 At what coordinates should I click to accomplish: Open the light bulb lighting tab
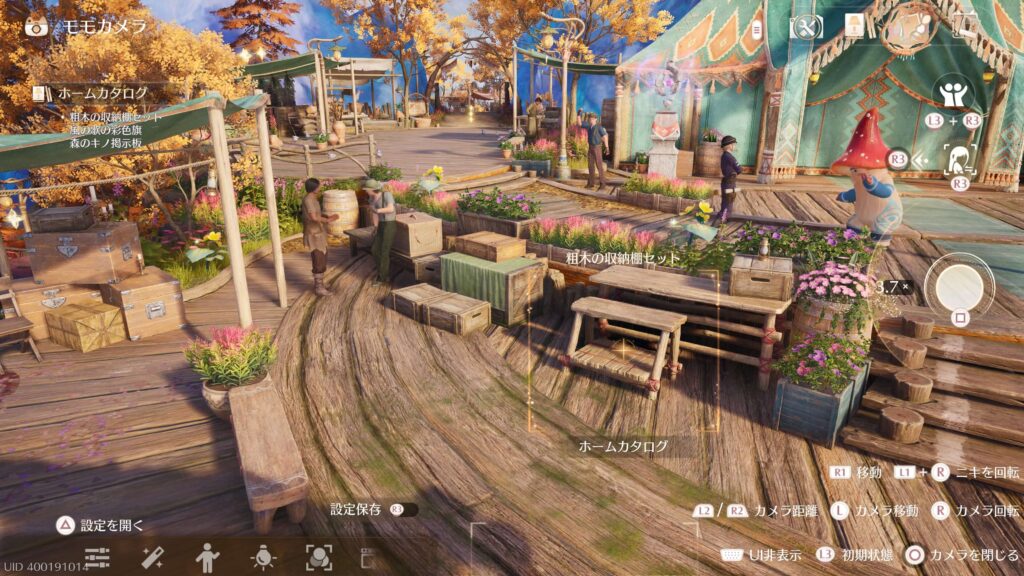coord(263,557)
